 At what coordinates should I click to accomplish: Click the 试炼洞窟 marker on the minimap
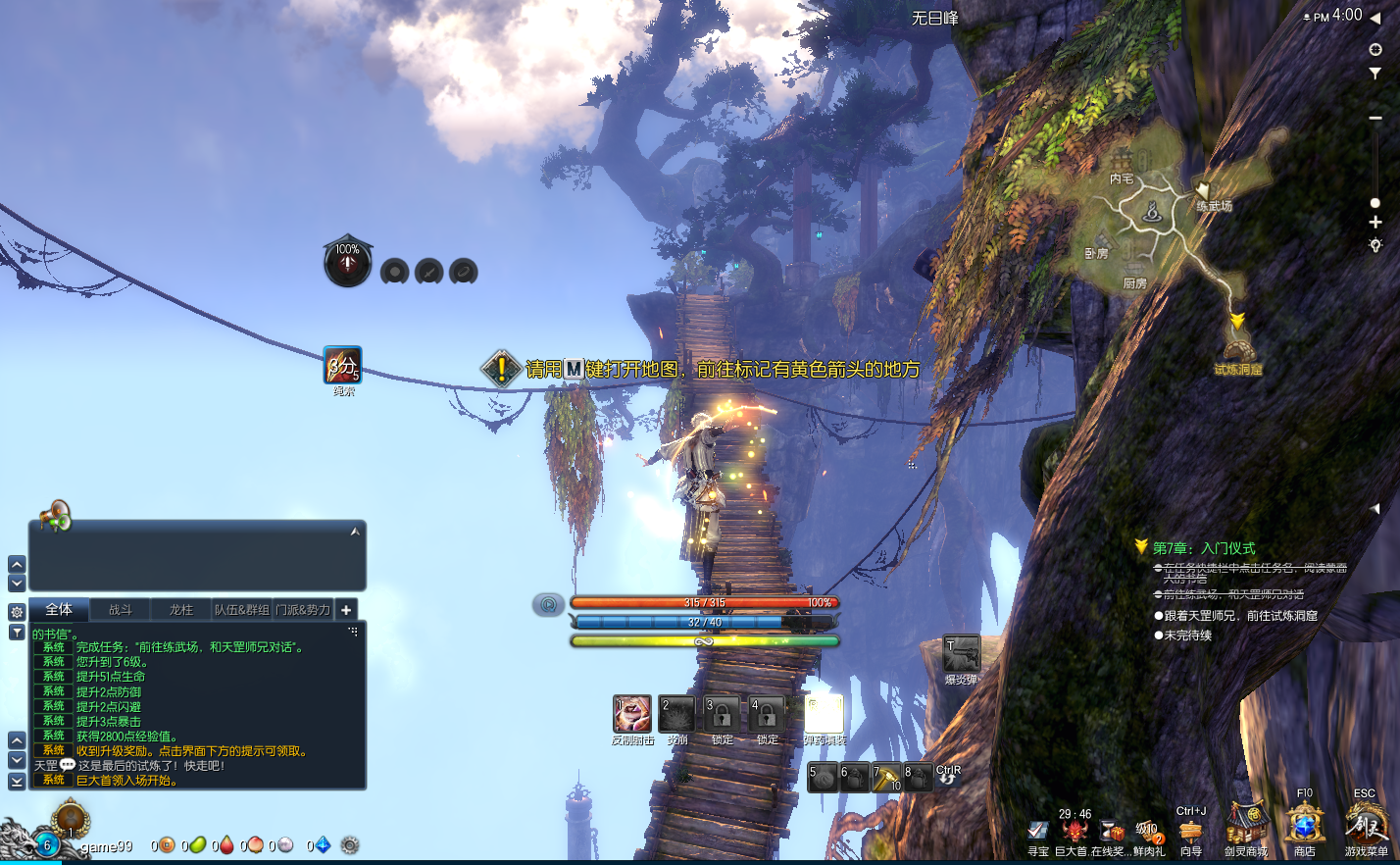tap(1238, 351)
